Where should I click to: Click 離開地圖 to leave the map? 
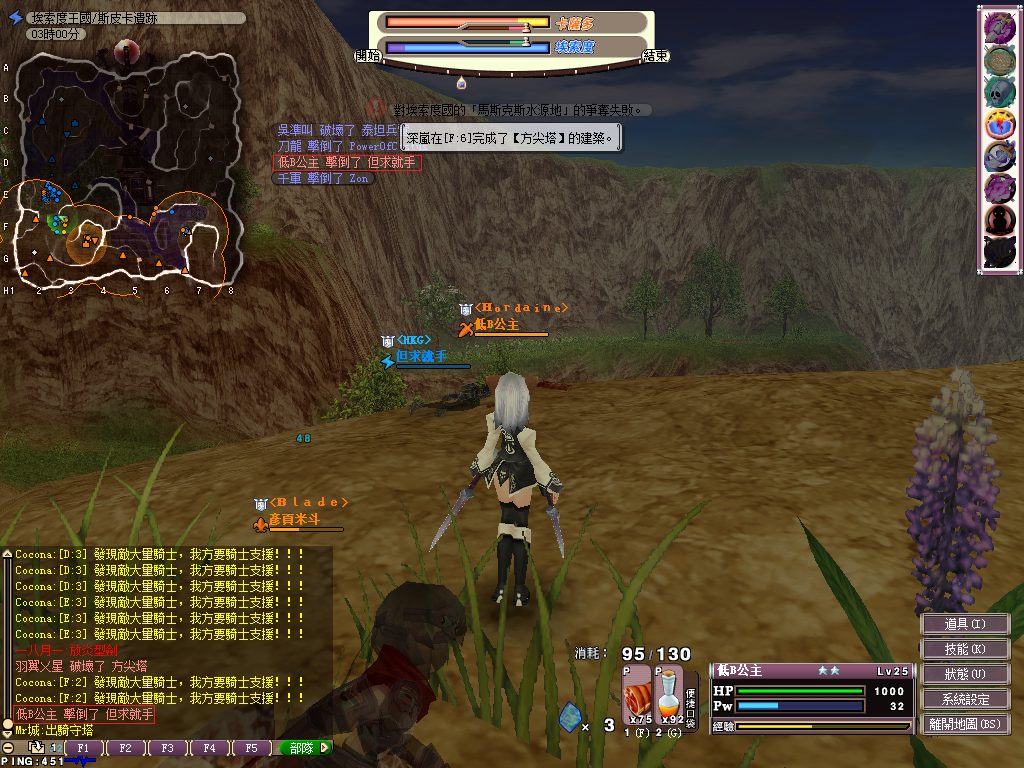(x=964, y=724)
